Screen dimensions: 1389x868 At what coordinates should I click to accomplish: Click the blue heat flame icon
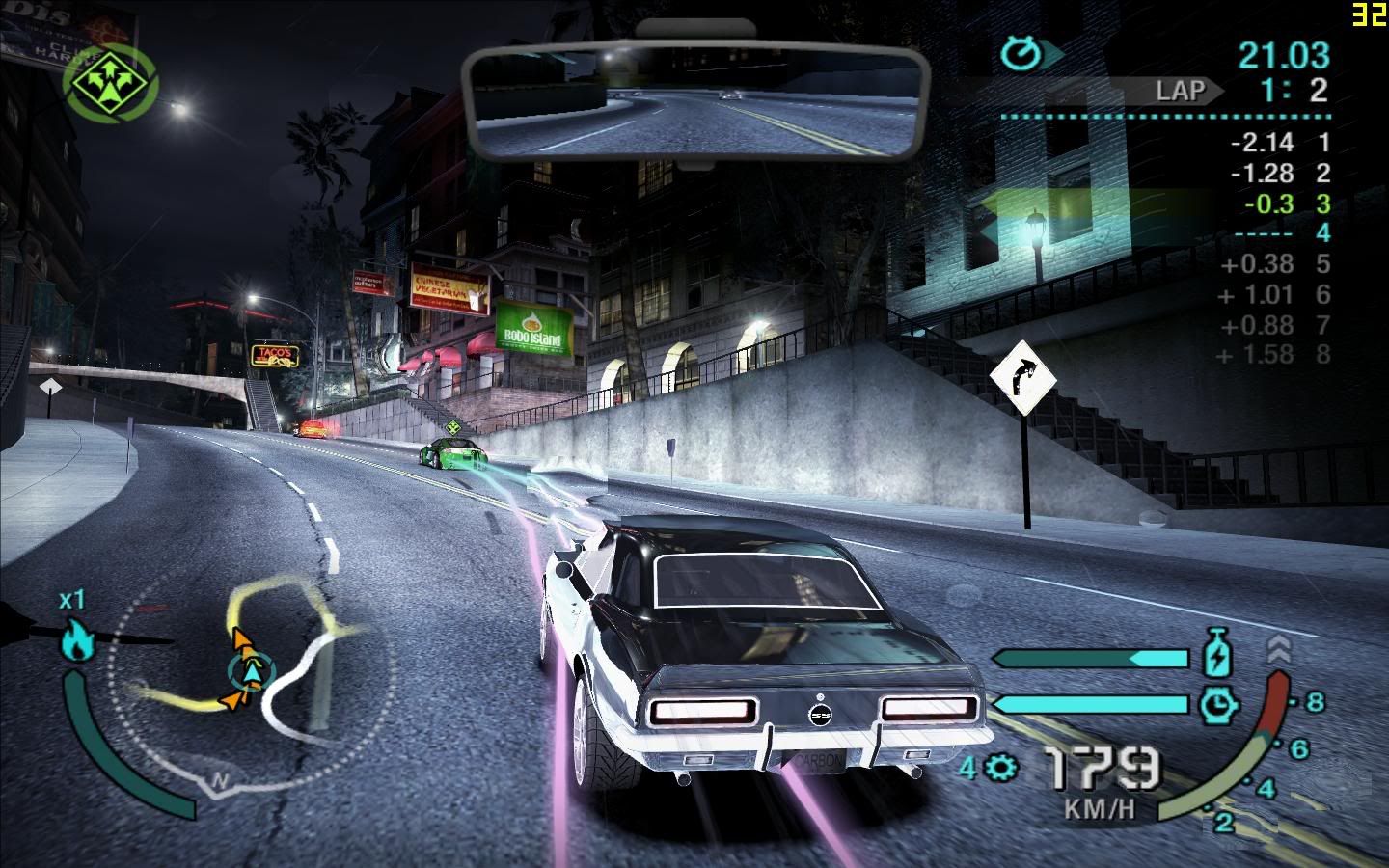[77, 639]
